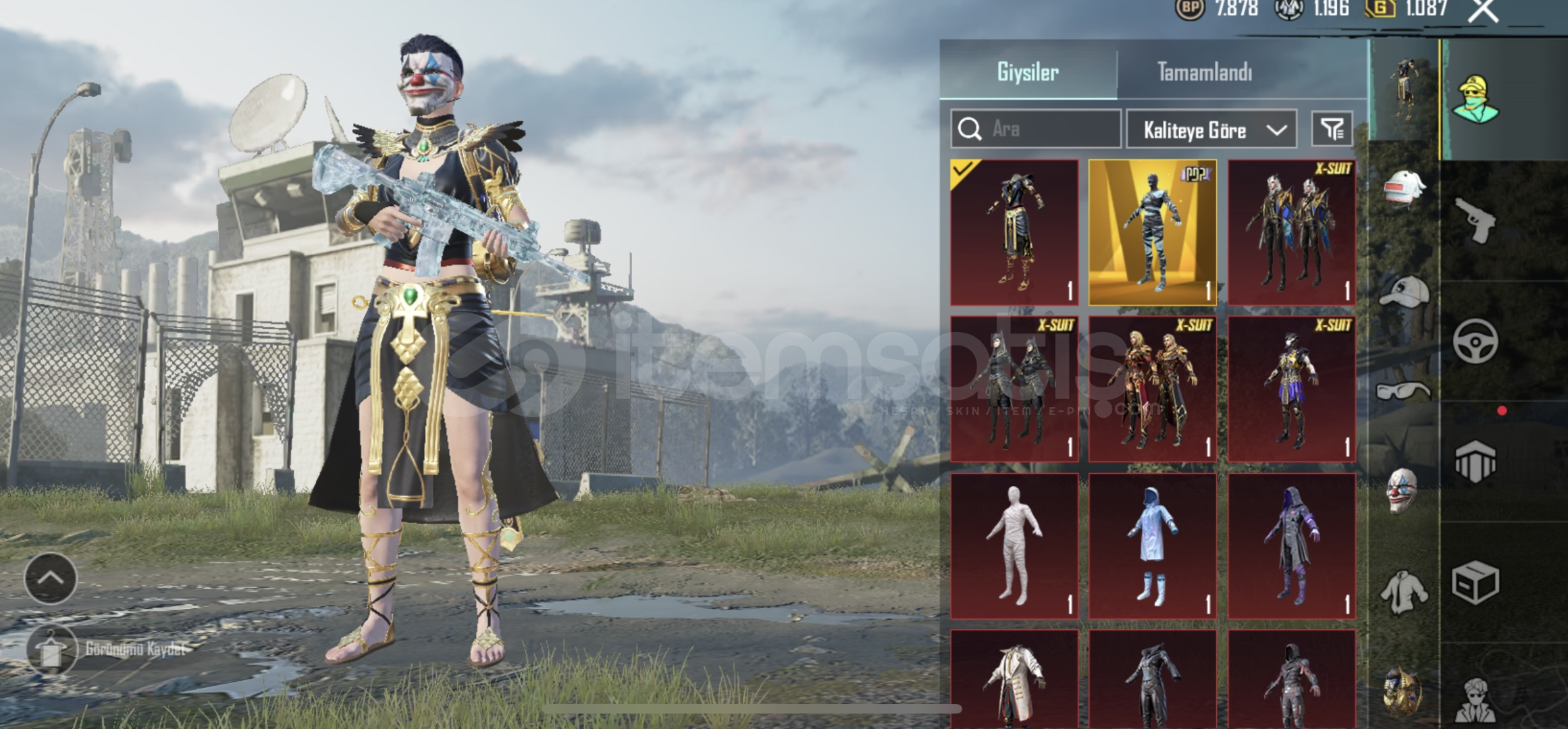Image resolution: width=1568 pixels, height=729 pixels.
Task: Open the steering wheel vehicle section
Action: (1475, 342)
